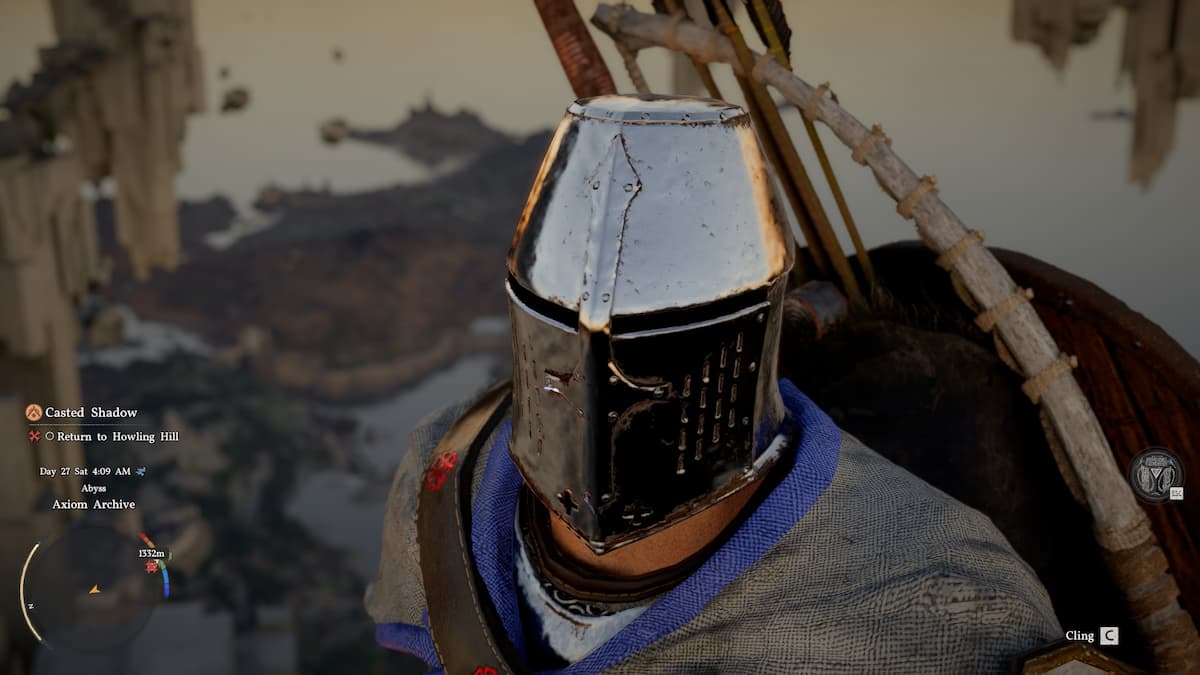1200x675 pixels.
Task: Activate the round emblem skill icon
Action: (1156, 475)
